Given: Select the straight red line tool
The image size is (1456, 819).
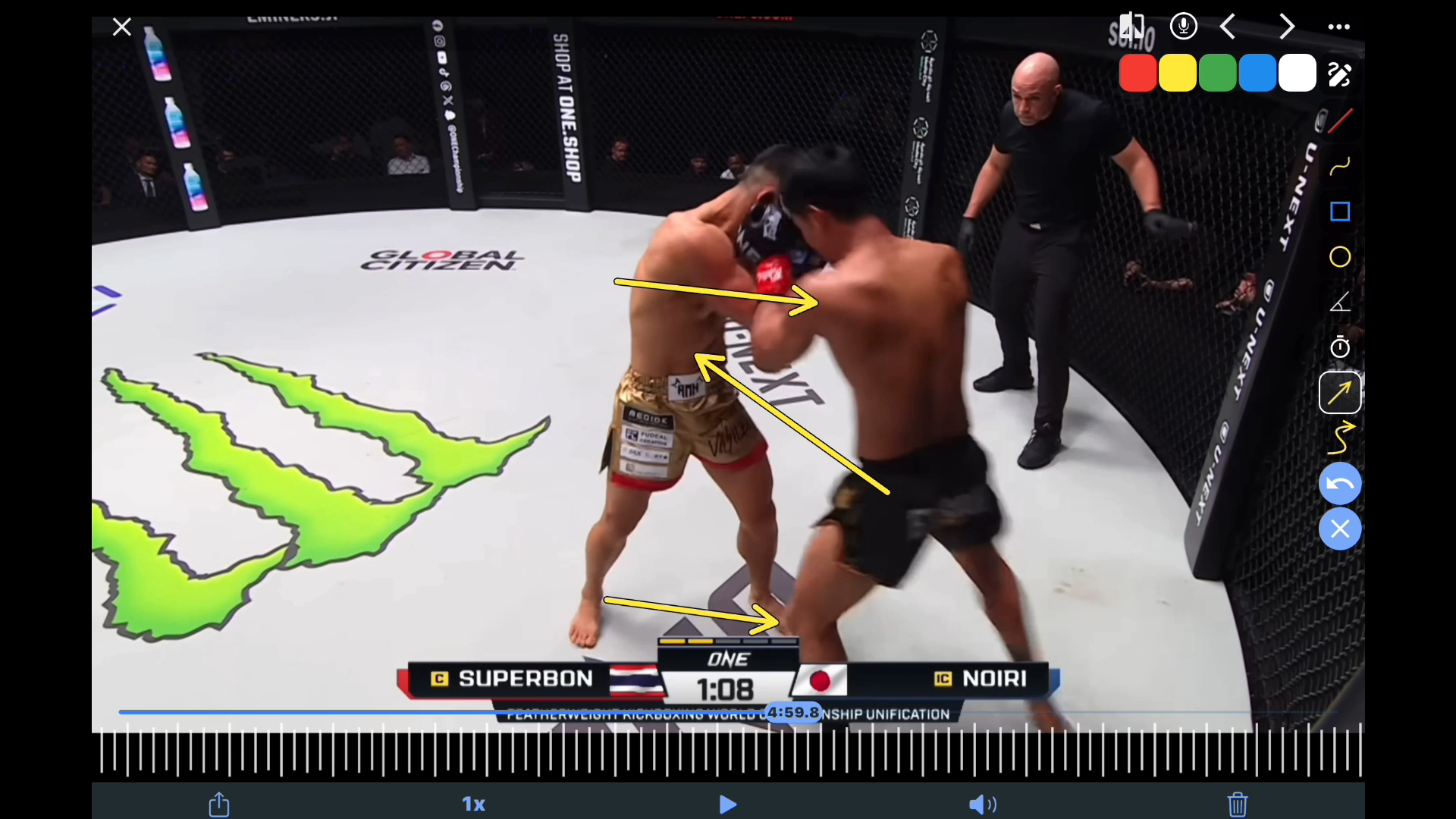Looking at the screenshot, I should 1340,121.
